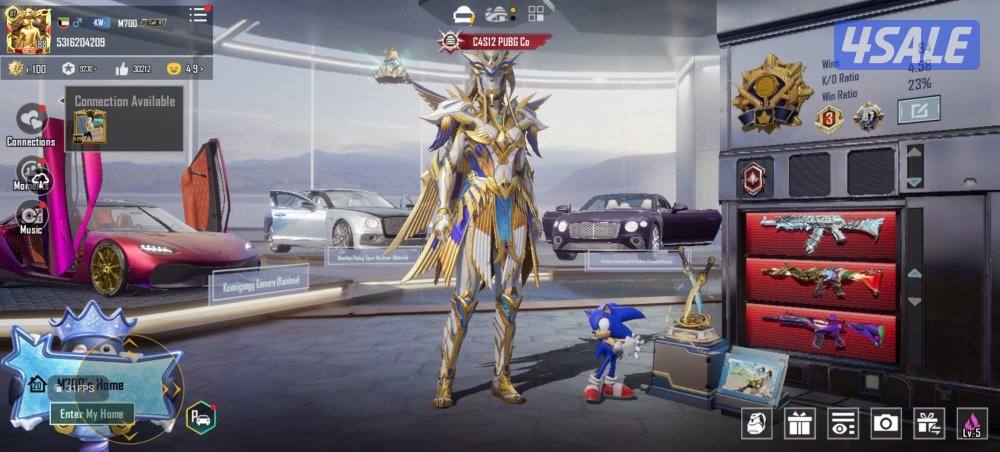Select the top weapon skin in rack
This screenshot has height=452, width=1000.
pyautogui.click(x=820, y=232)
